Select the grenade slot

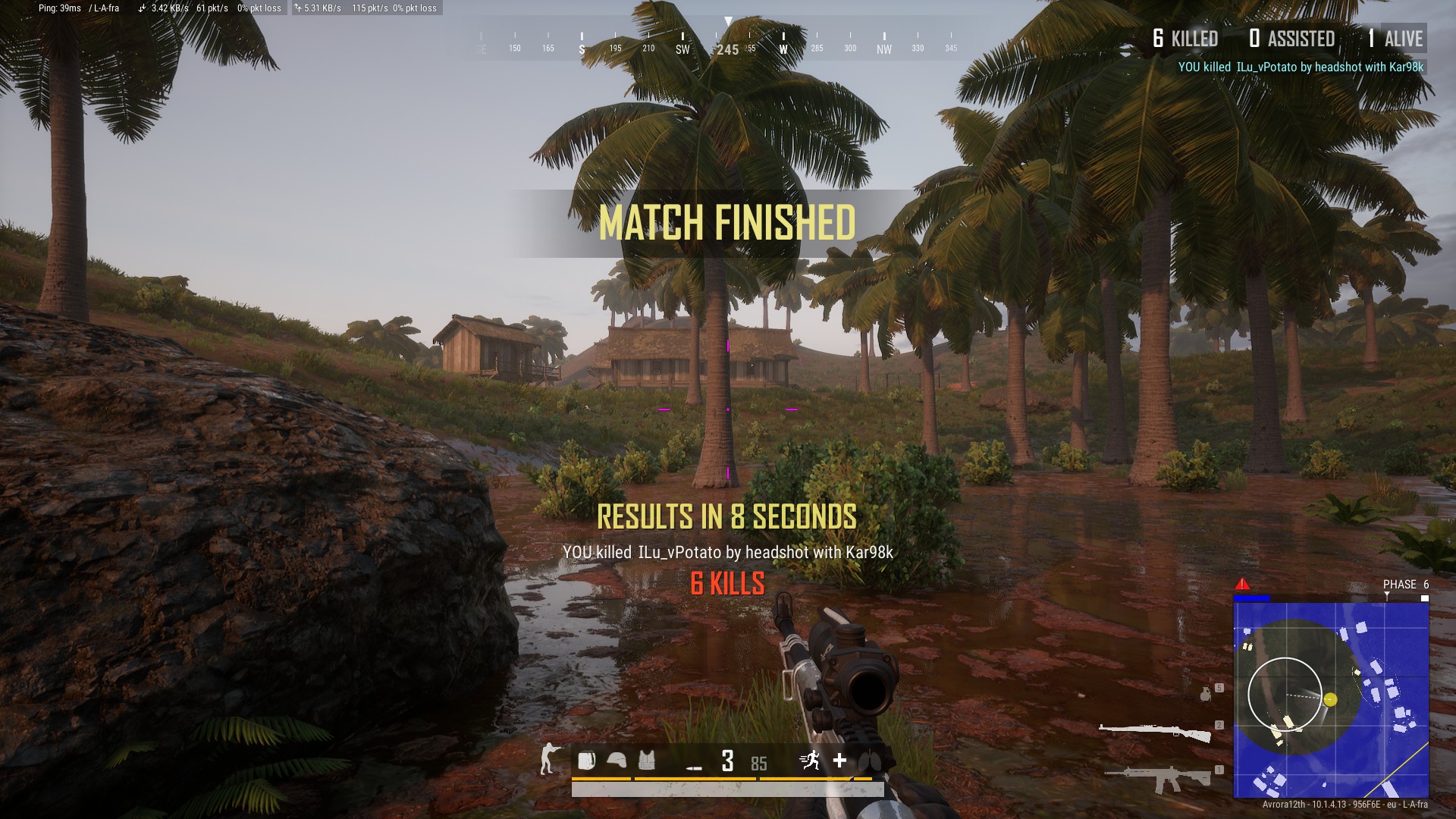1206,694
